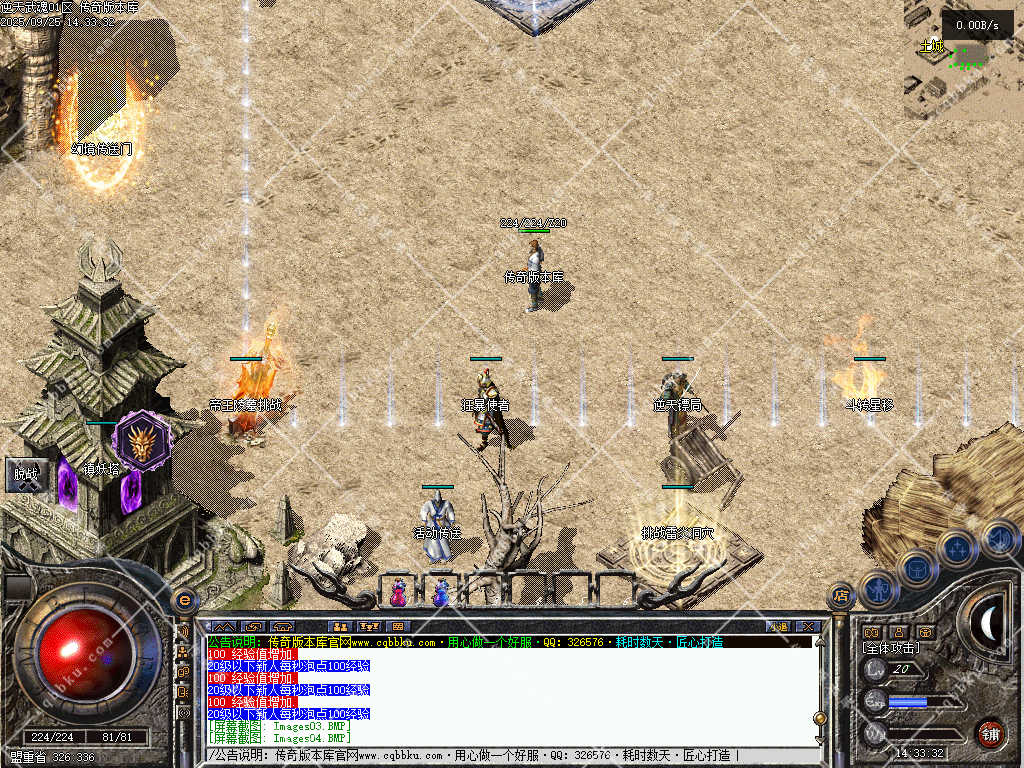Image resolution: width=1024 pixels, height=768 pixels.
Task: Select the red-pink potion in the belt
Action: 399,592
